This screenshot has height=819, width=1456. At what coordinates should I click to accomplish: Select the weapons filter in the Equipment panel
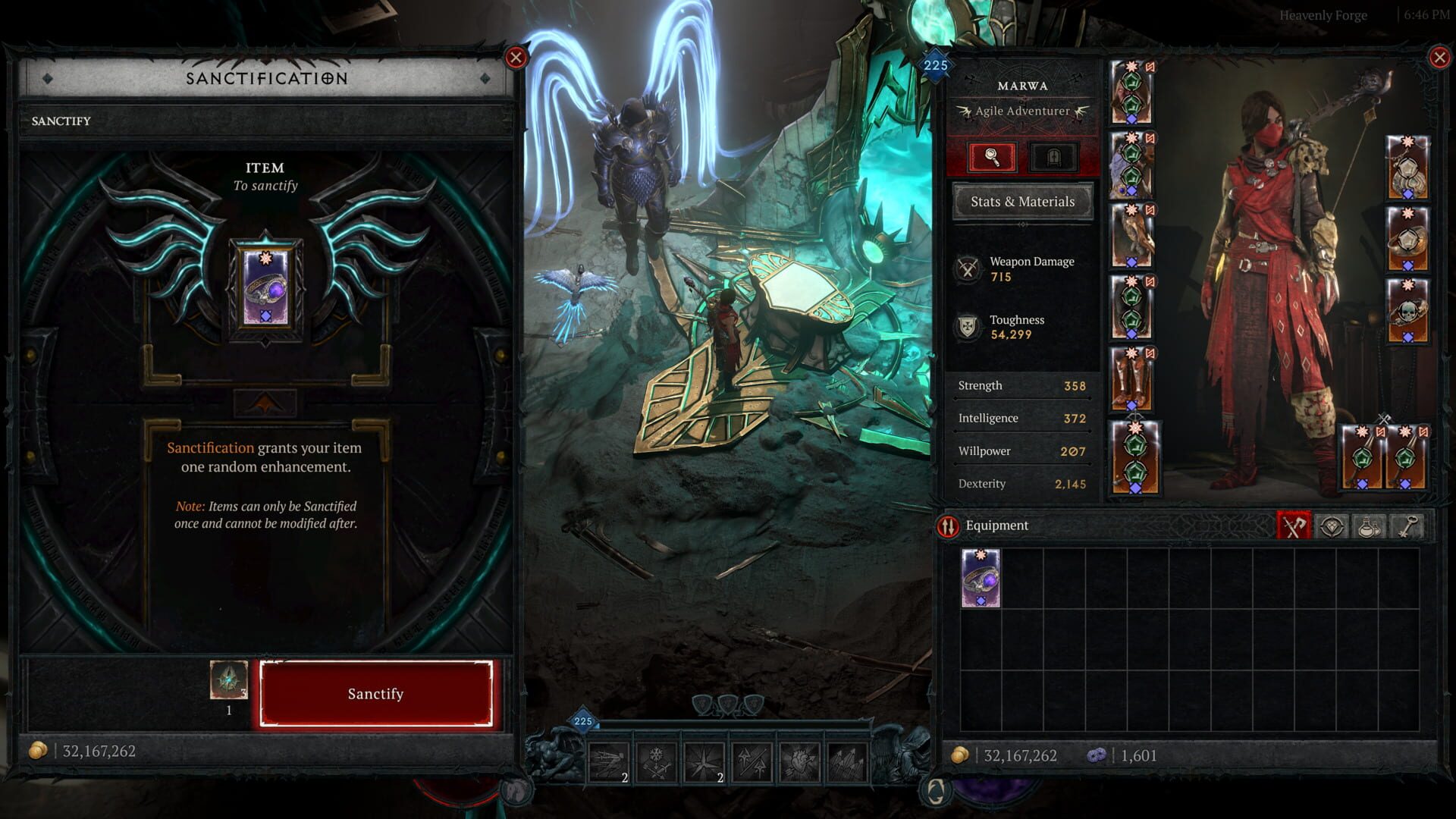[1294, 525]
